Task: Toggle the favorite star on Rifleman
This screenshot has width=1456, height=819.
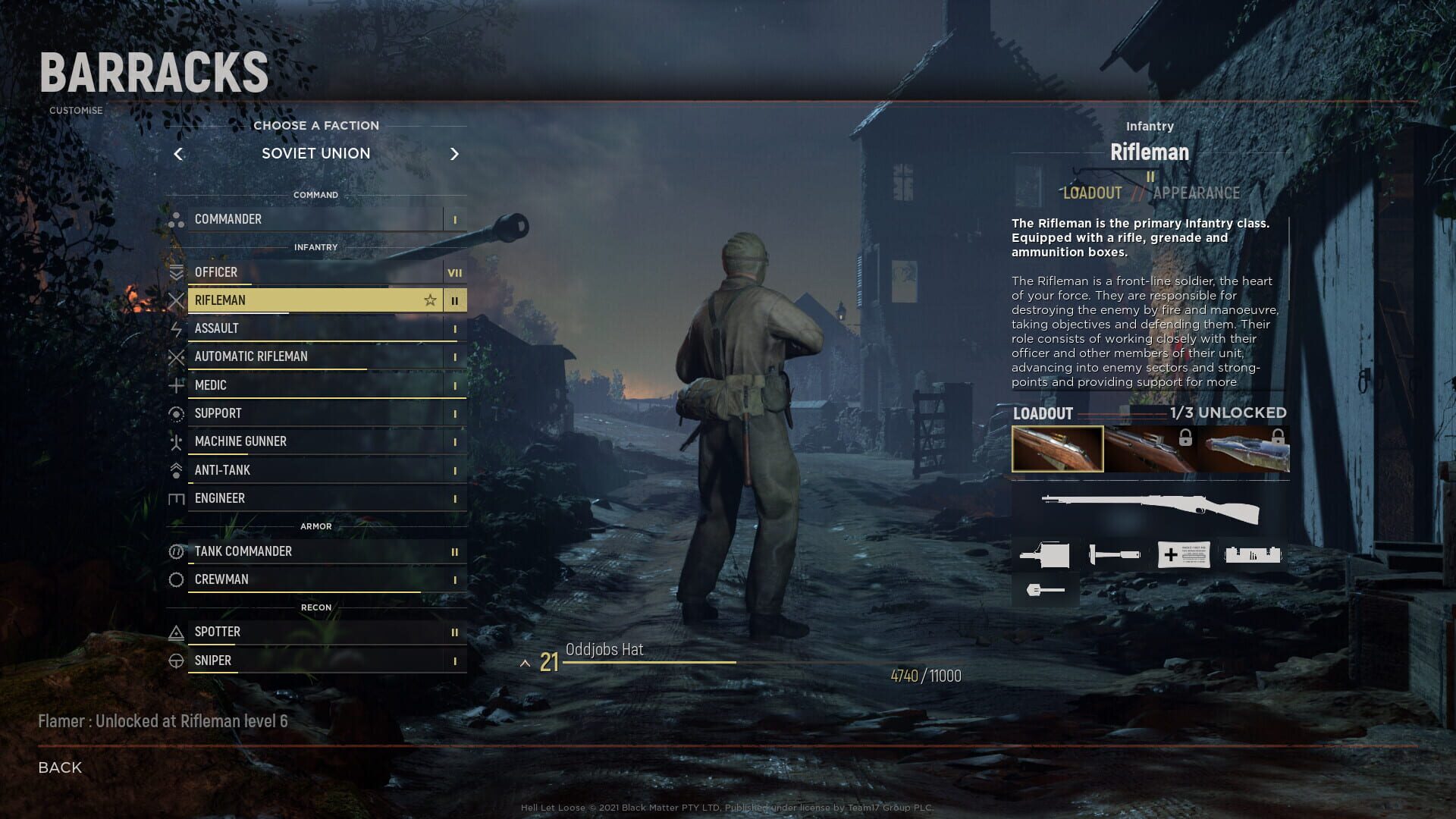Action: (x=430, y=300)
